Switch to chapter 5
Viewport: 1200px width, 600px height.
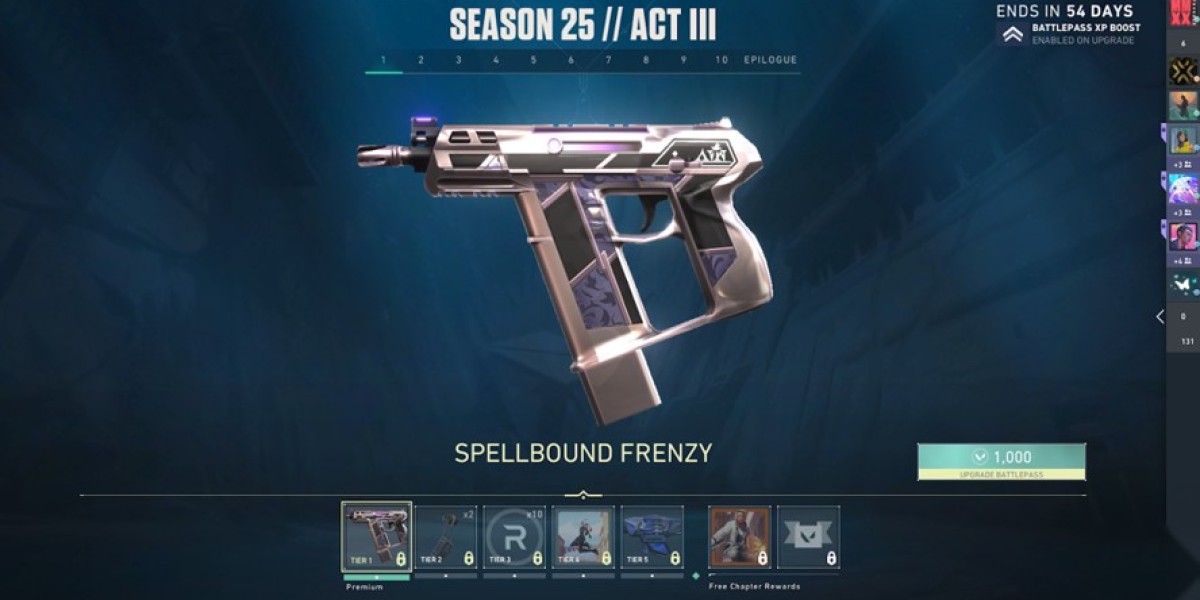[534, 60]
